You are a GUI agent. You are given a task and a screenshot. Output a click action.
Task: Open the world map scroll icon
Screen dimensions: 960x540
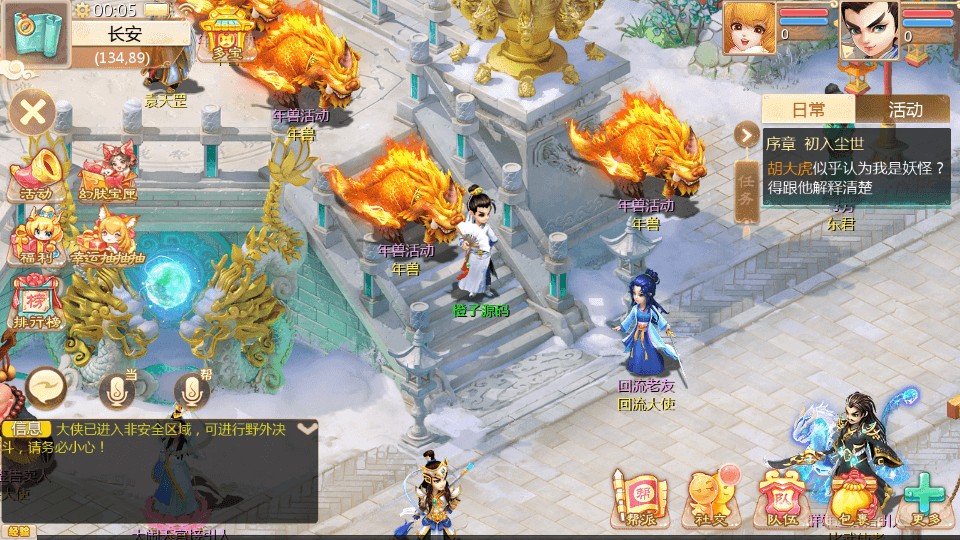tap(35, 32)
